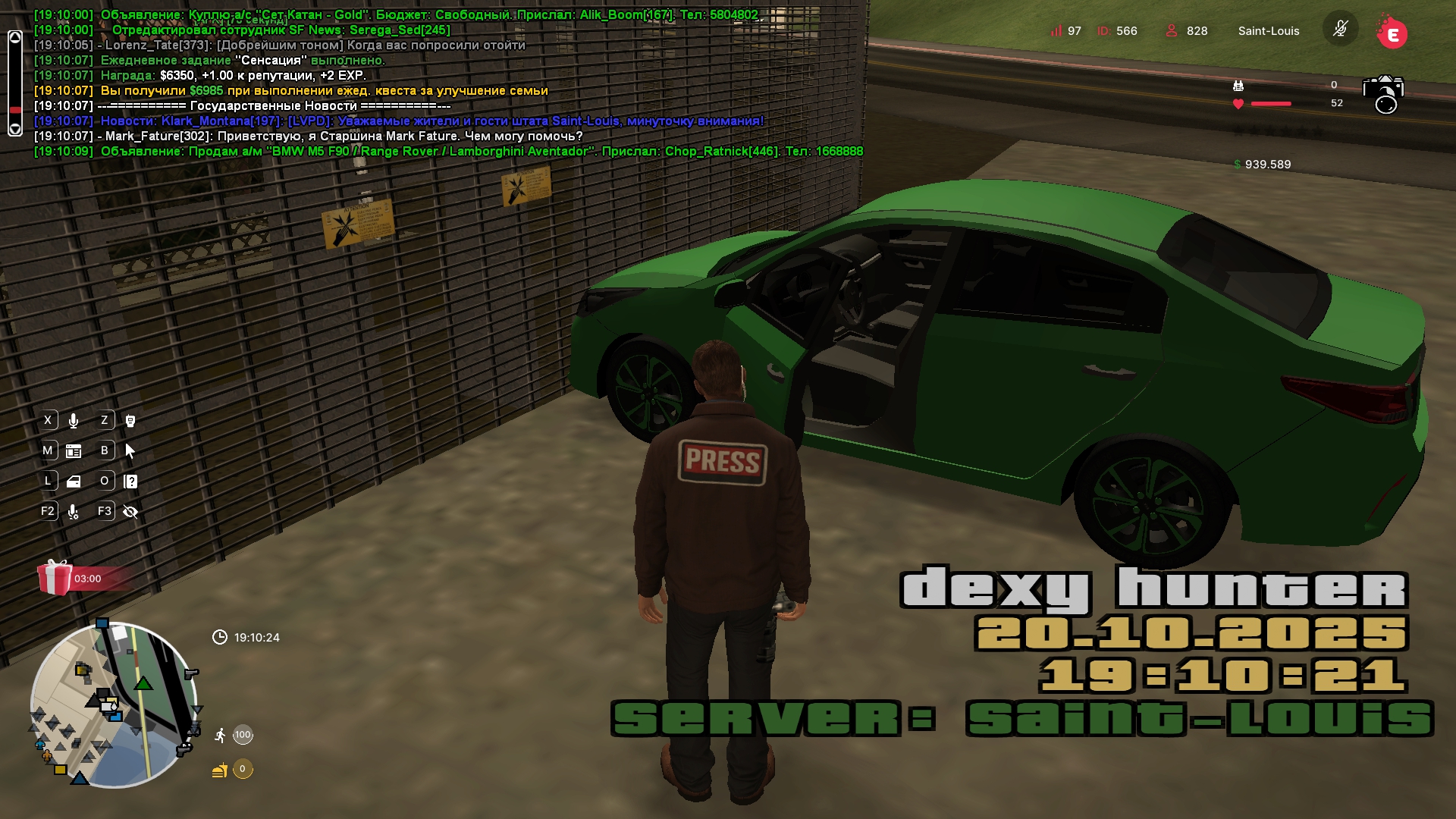Toggle the muted microphone button
This screenshot has height=819, width=1456.
[1340, 30]
